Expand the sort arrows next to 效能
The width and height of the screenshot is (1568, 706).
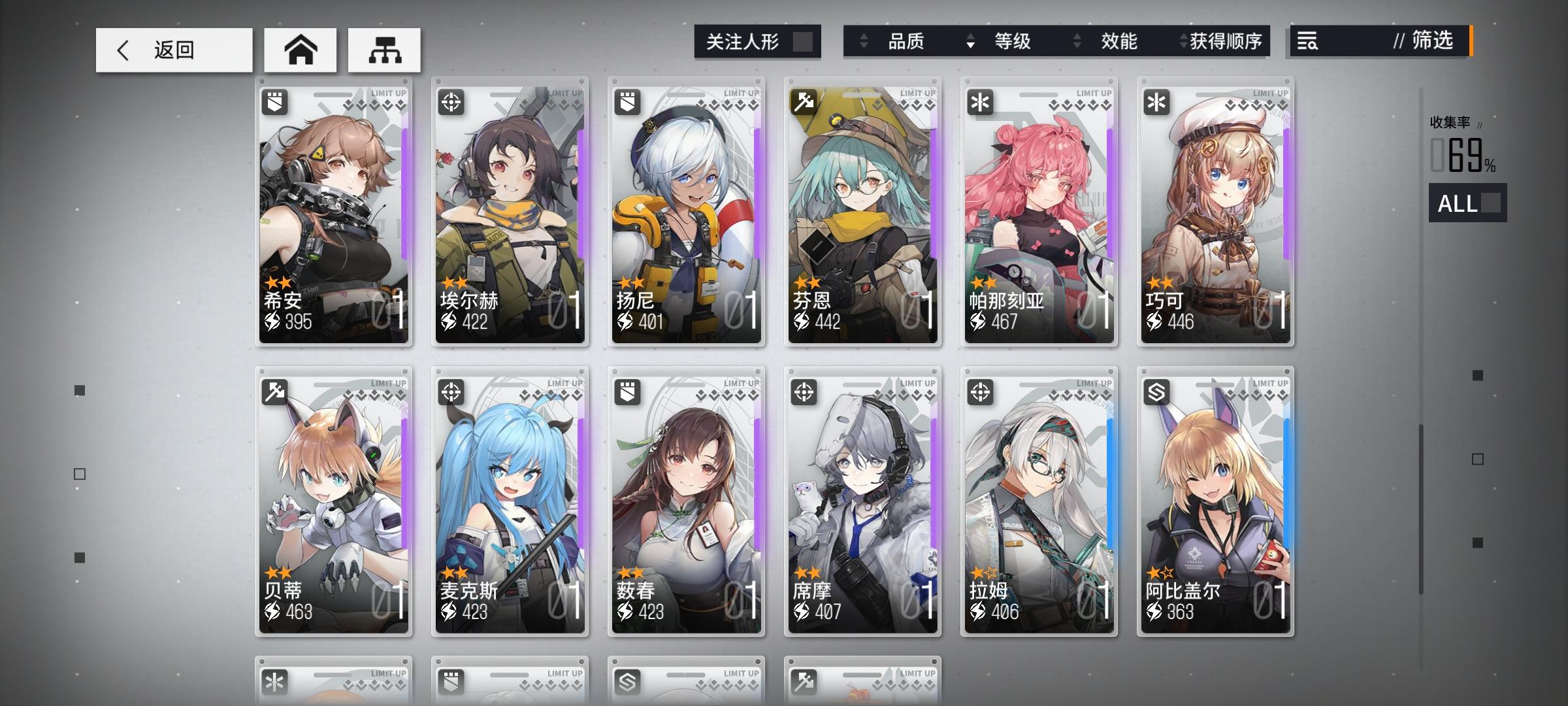pyautogui.click(x=1075, y=42)
